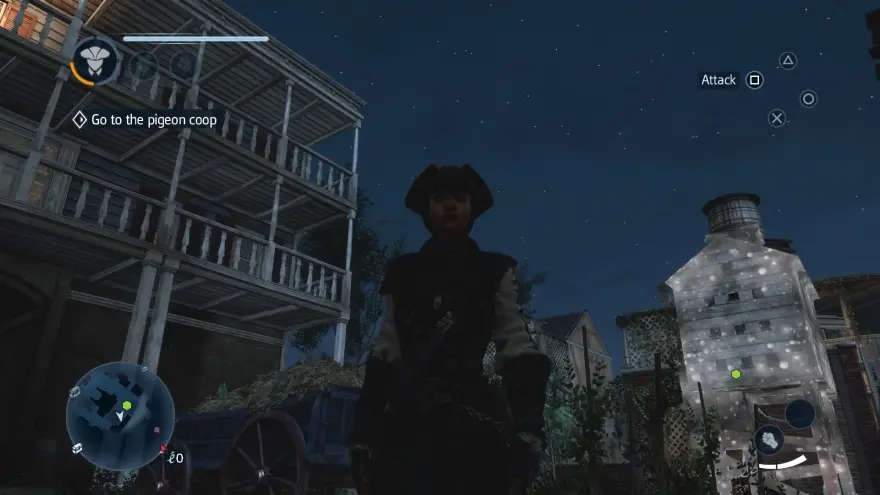The width and height of the screenshot is (880, 495).
Task: Open the circular minimap
Action: point(120,415)
